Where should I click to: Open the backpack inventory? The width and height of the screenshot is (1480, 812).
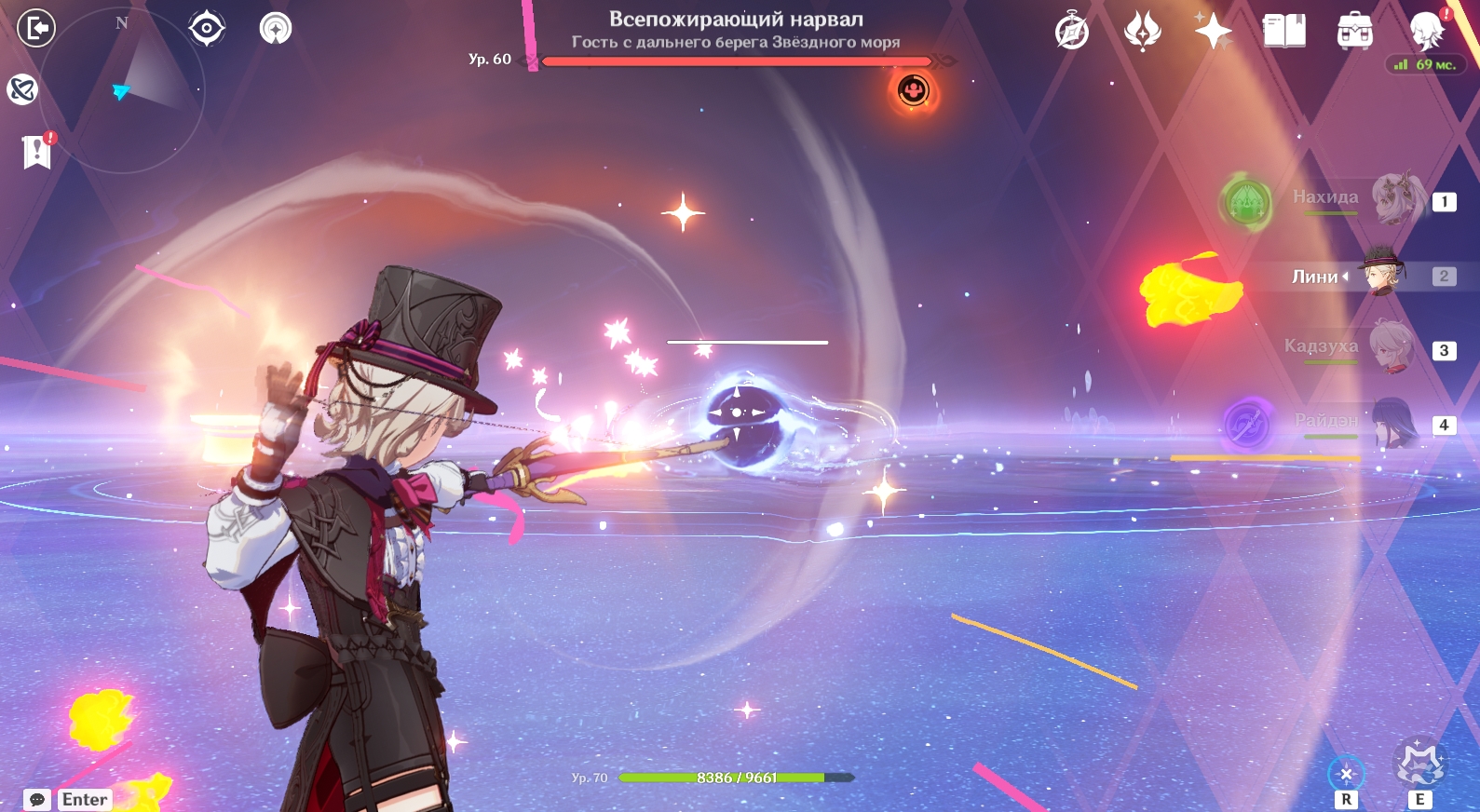point(1355,31)
